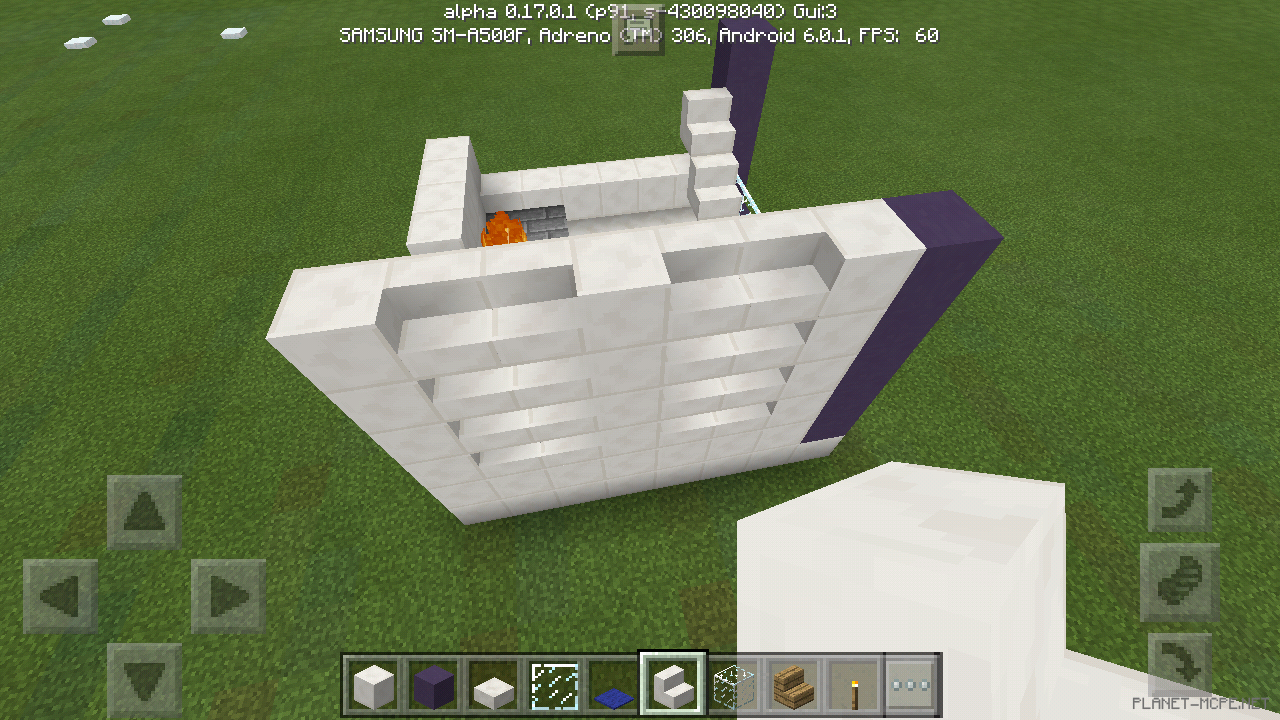The height and width of the screenshot is (720, 1280).
Task: Select the quartz stairs hotbar slot
Action: [x=672, y=686]
